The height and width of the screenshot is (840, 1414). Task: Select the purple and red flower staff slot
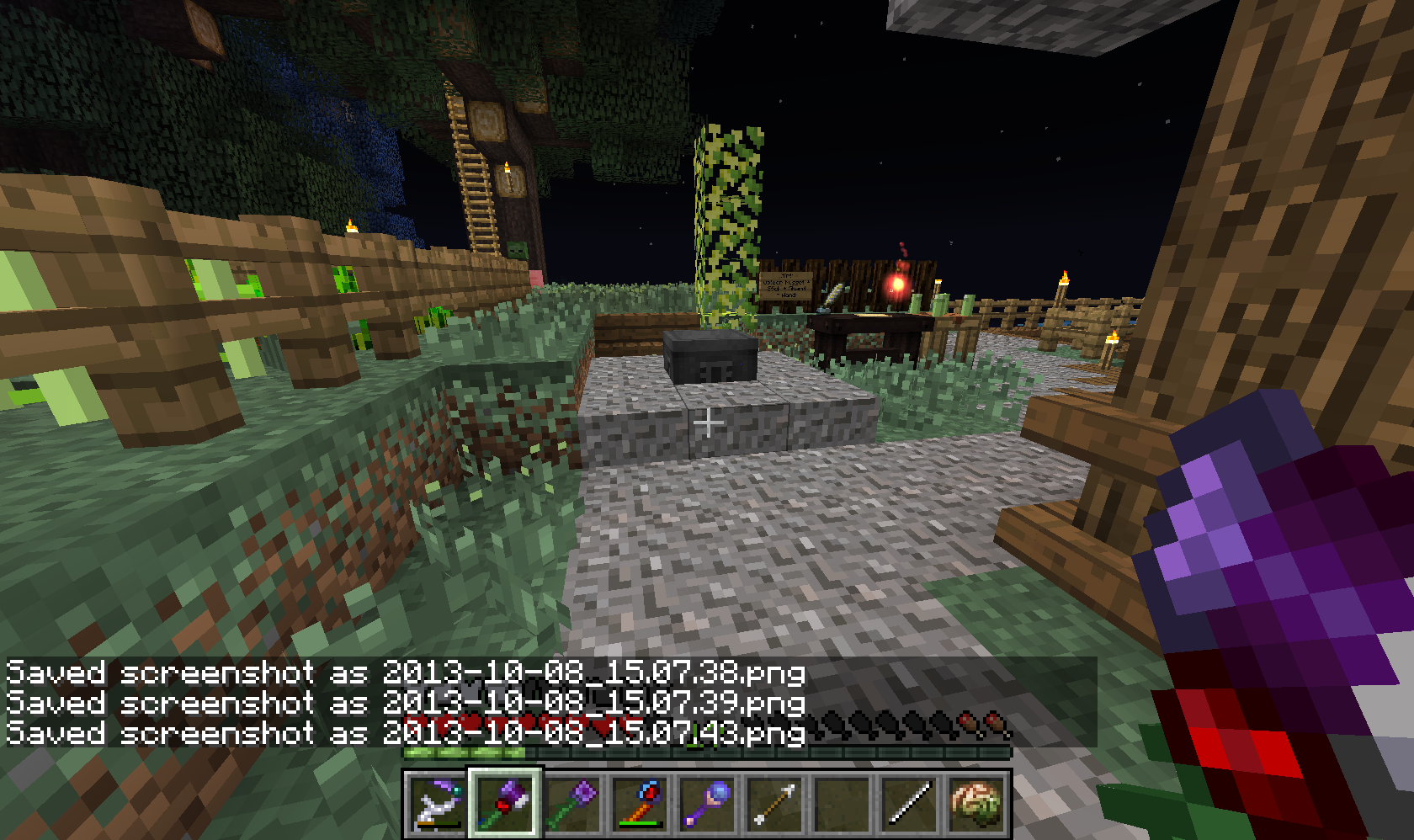505,804
